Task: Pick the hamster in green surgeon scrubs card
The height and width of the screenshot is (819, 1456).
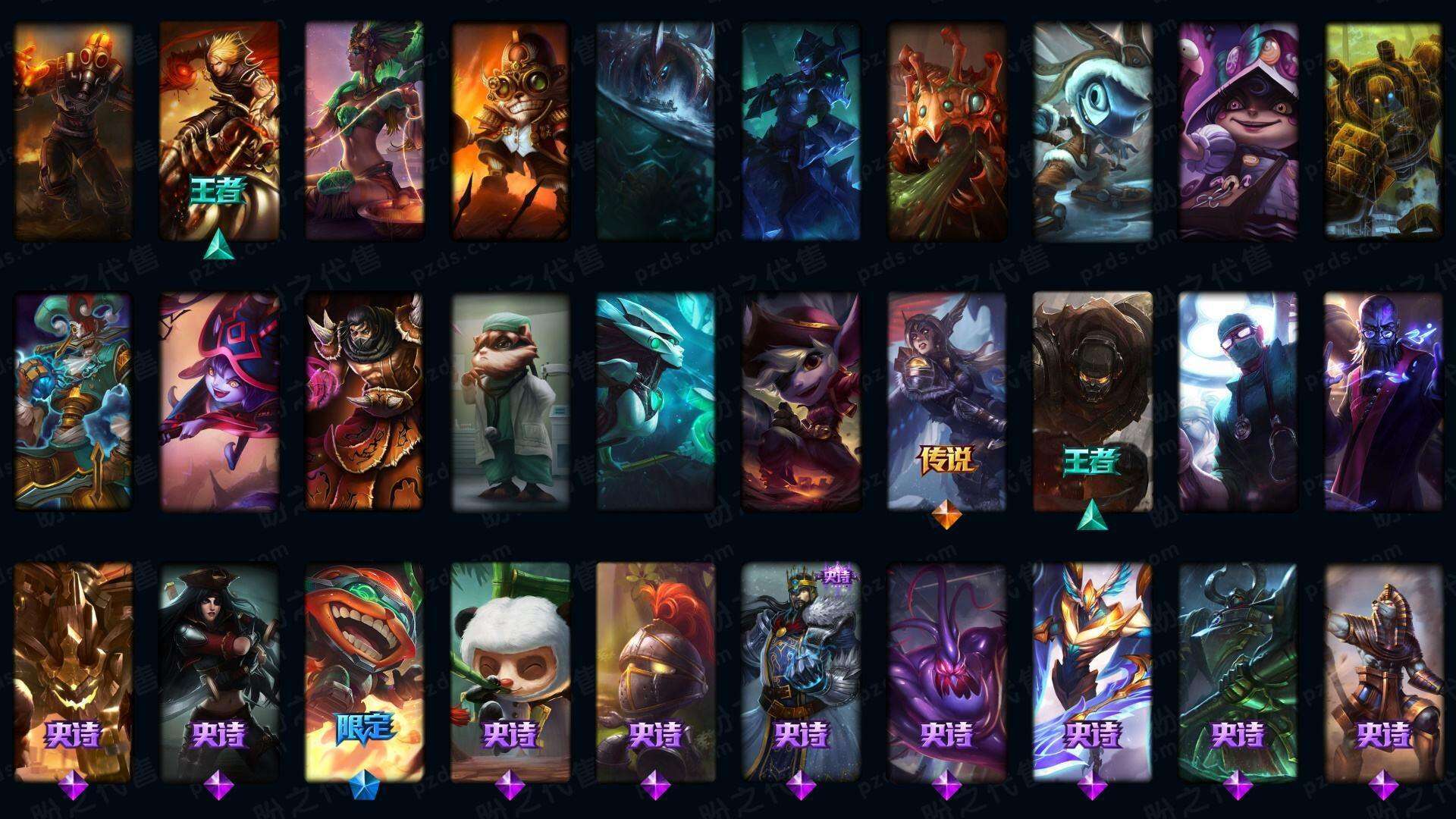Action: click(x=510, y=400)
